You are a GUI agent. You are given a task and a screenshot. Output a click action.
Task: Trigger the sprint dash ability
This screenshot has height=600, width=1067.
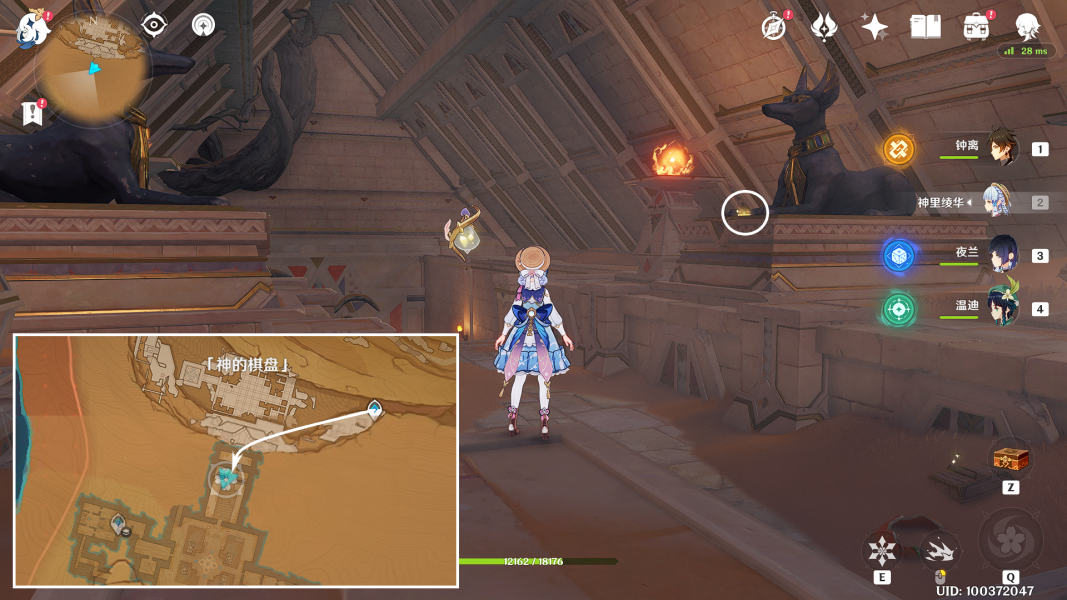click(x=939, y=551)
